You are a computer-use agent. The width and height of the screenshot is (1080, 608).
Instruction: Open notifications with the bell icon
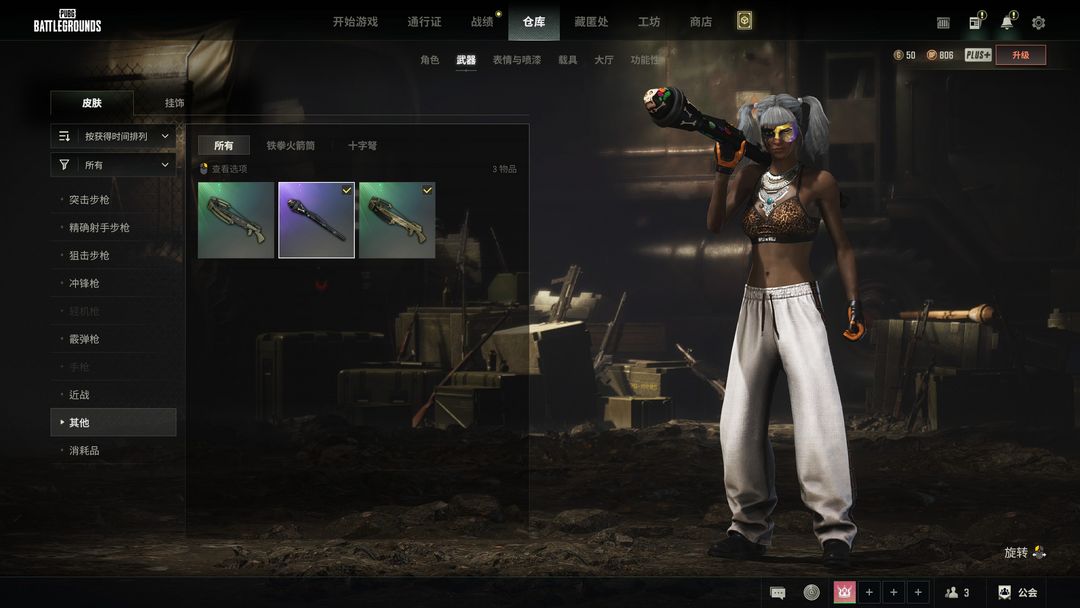point(1006,23)
